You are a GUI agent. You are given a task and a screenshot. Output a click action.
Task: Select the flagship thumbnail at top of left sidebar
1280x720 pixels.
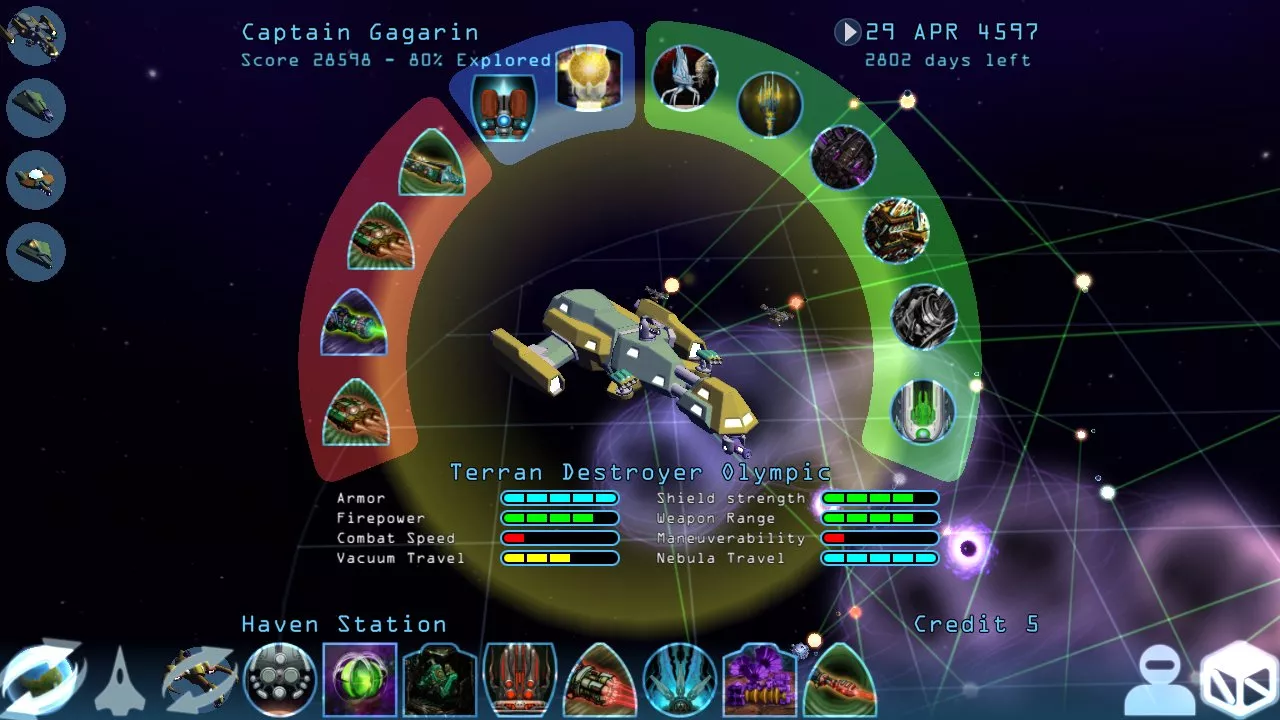(35, 35)
